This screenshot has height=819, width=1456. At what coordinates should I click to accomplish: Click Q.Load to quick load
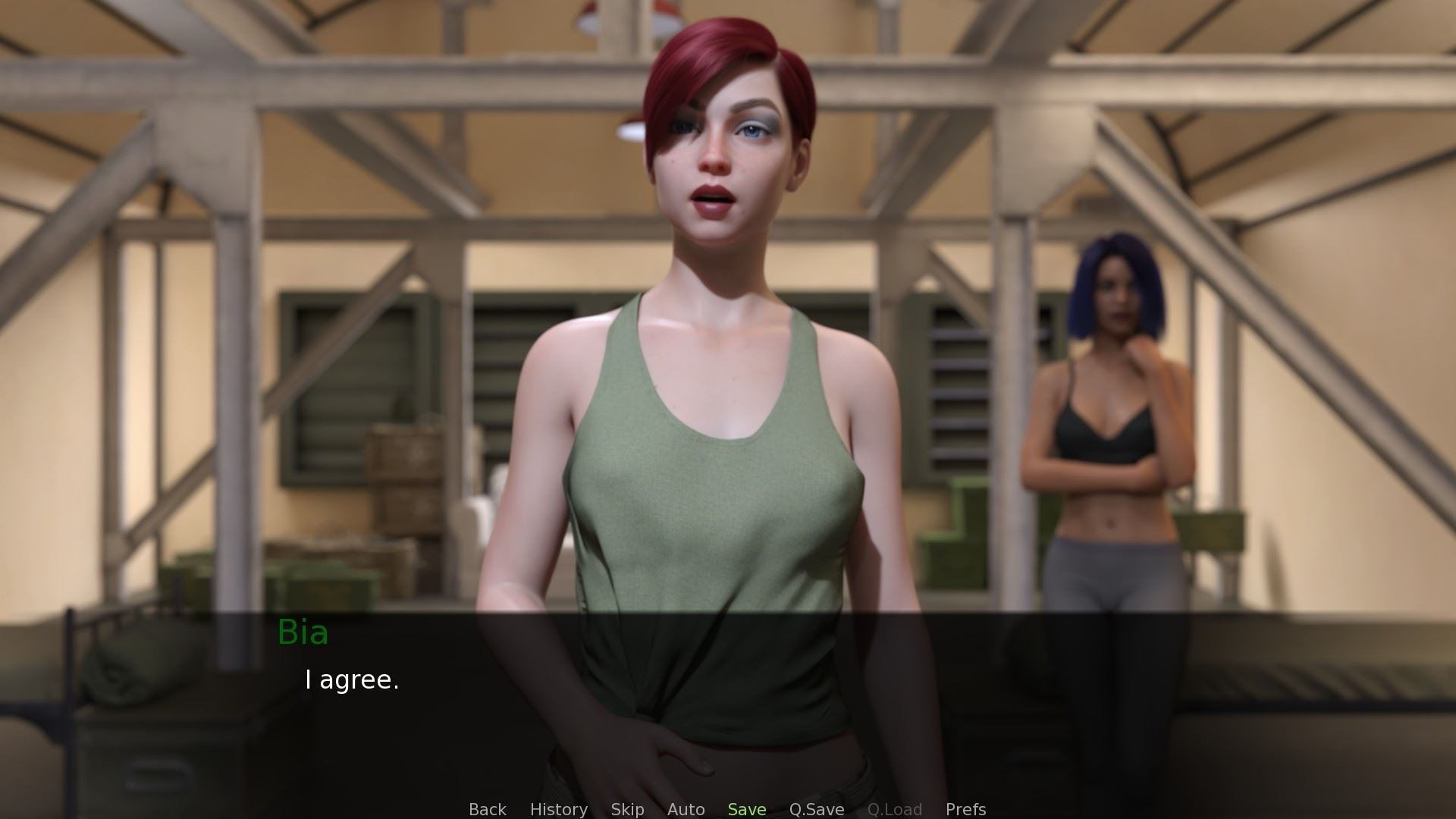click(x=894, y=809)
